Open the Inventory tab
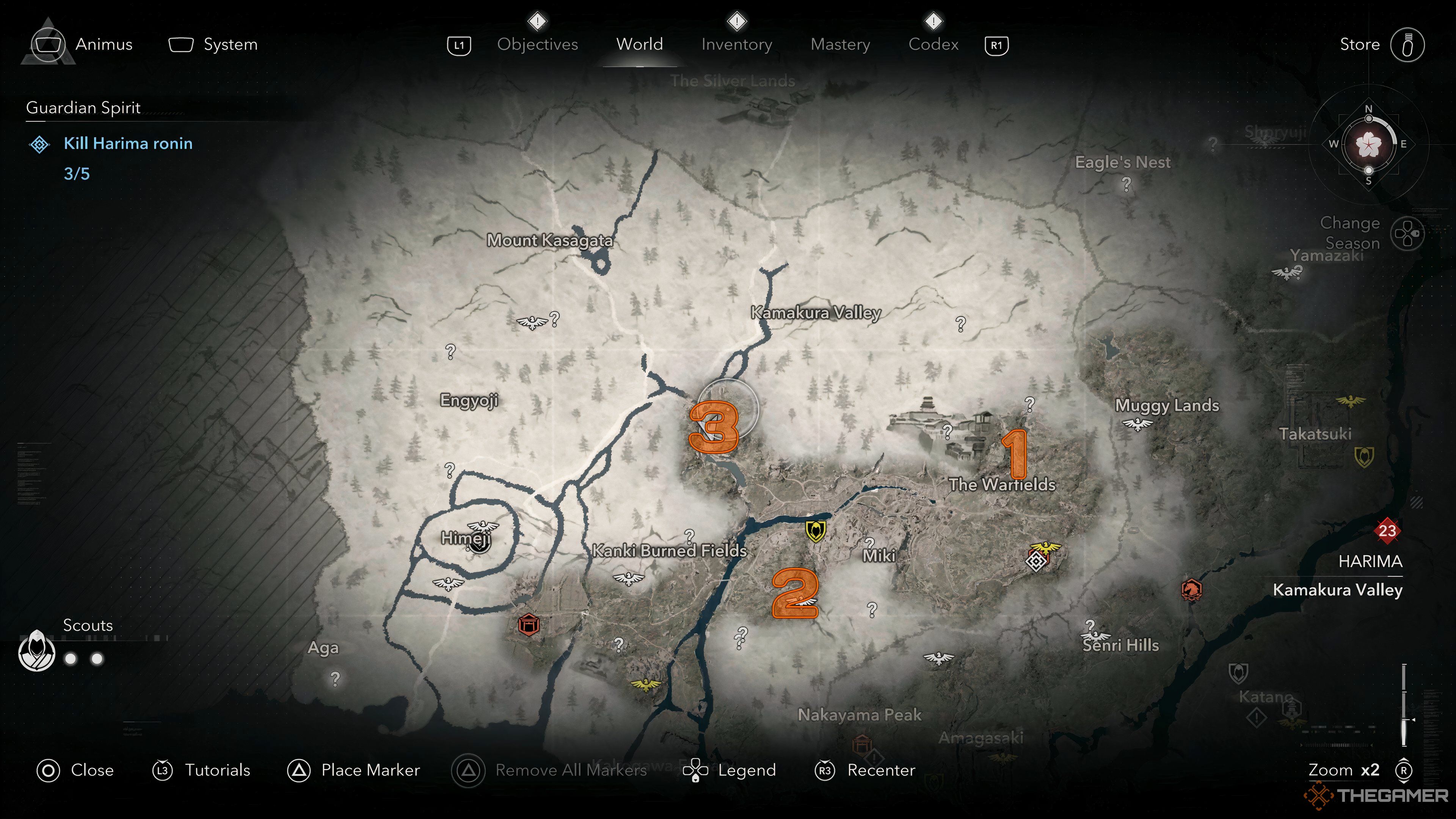This screenshot has height=819, width=1456. click(736, 44)
